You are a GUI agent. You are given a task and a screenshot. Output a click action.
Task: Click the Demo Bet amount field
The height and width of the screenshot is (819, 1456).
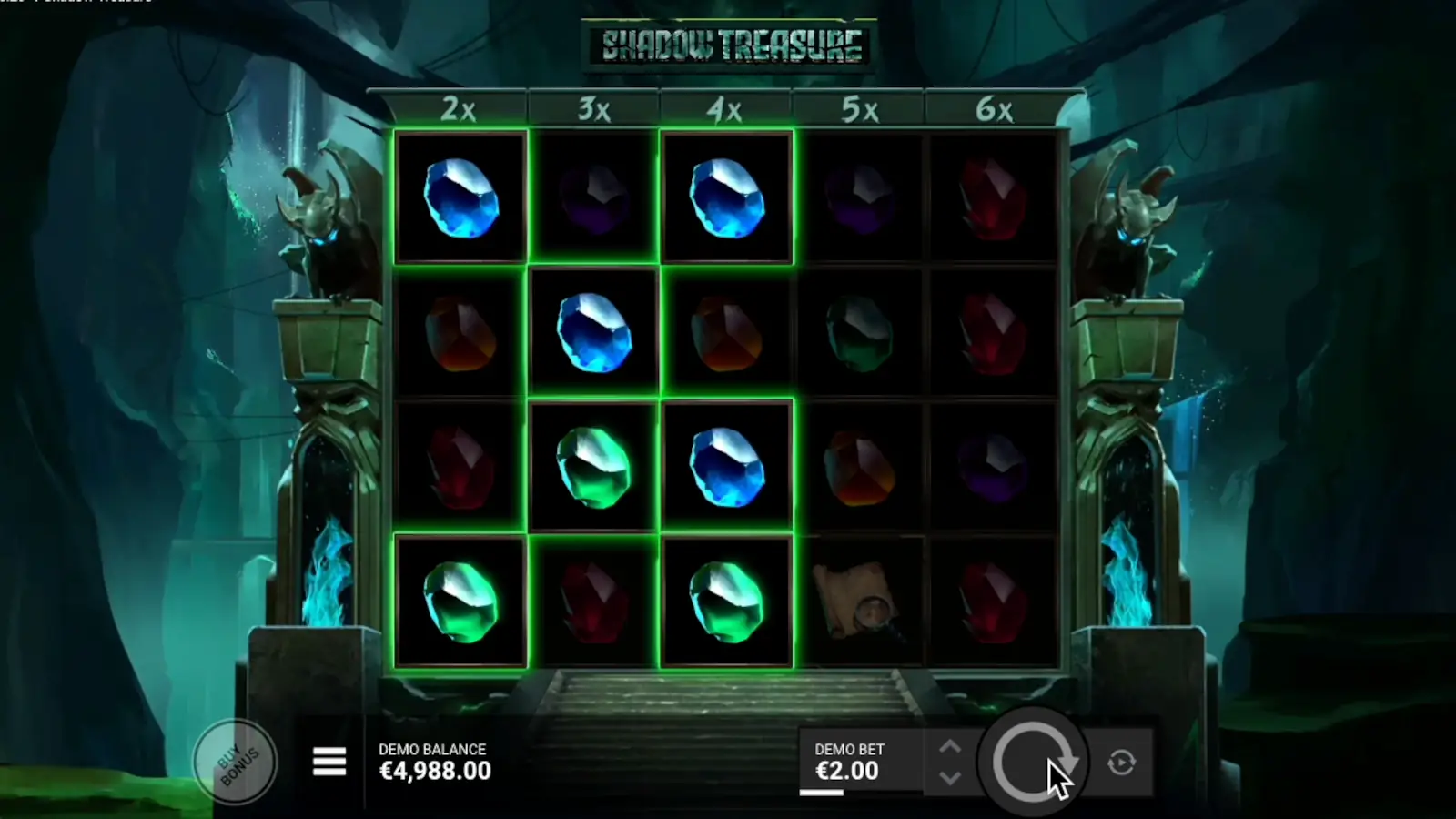coord(847,770)
